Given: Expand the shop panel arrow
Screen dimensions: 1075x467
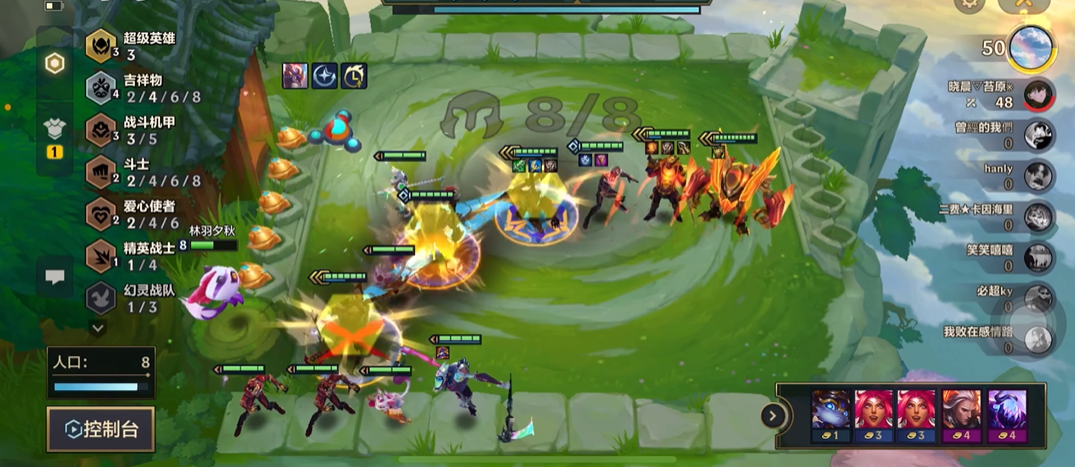Looking at the screenshot, I should coord(773,415).
